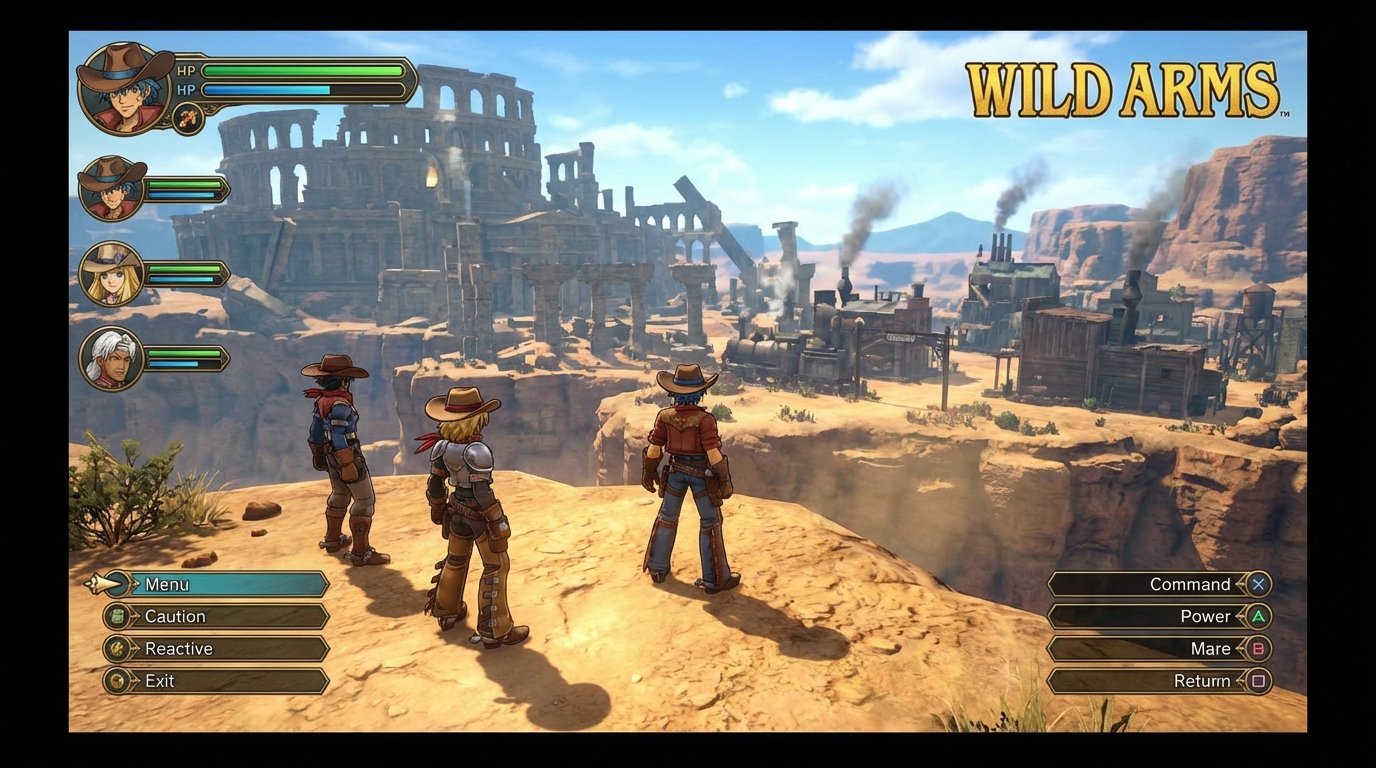Toggle Power with the green A button
Image resolution: width=1376 pixels, height=768 pixels.
pos(1259,617)
